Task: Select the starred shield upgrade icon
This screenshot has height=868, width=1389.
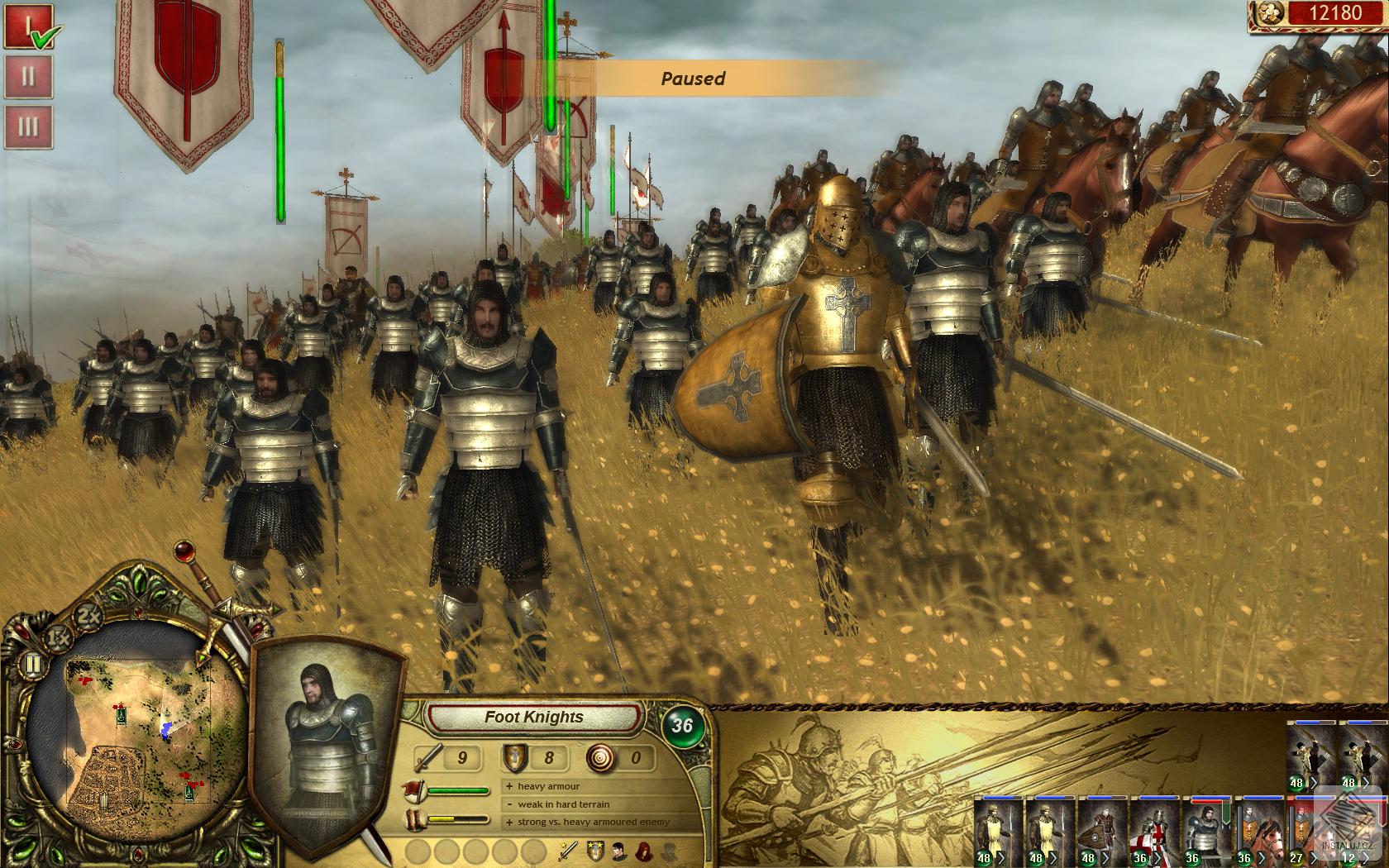Action: click(x=595, y=851)
